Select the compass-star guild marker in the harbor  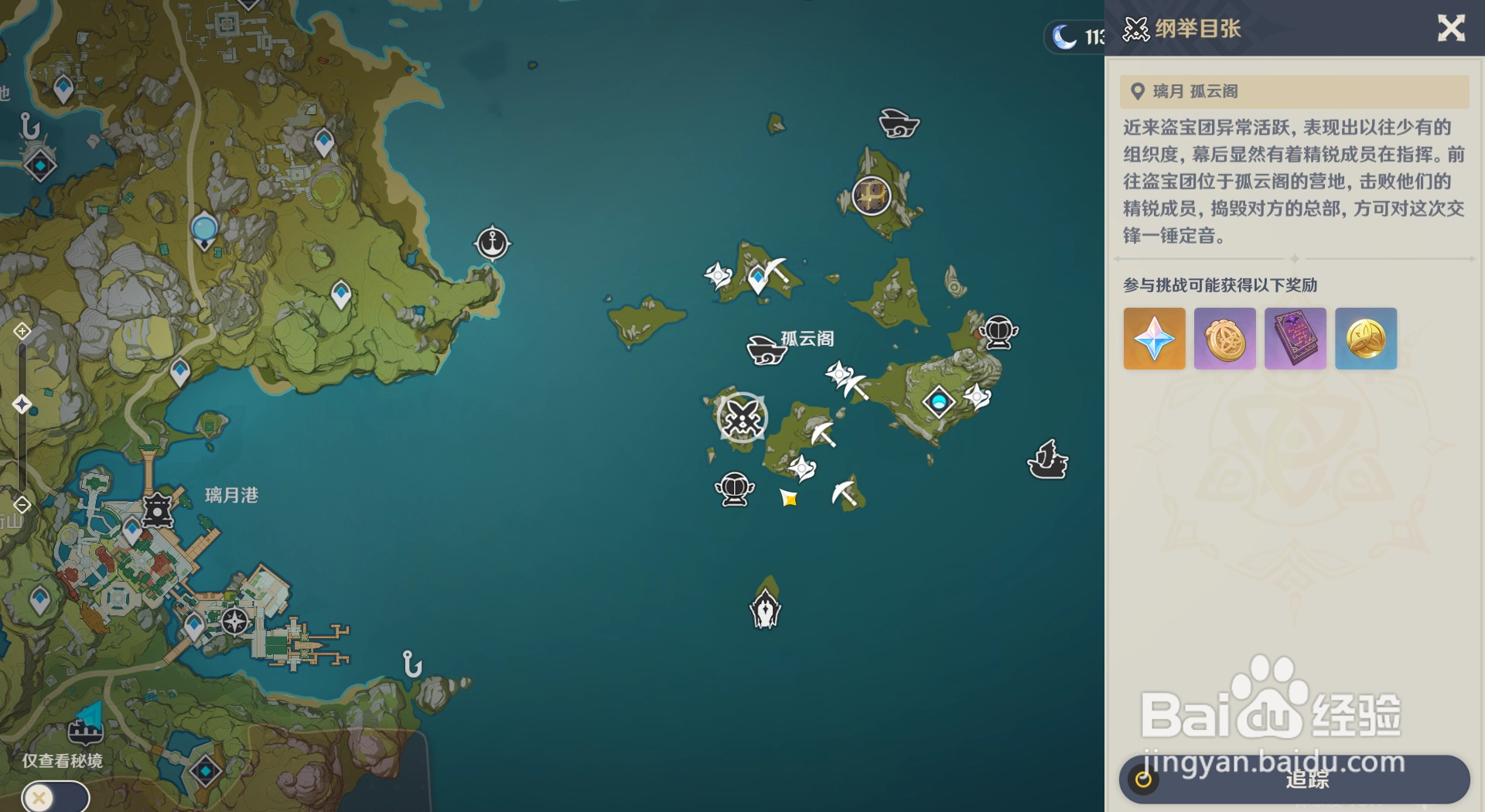tap(235, 621)
